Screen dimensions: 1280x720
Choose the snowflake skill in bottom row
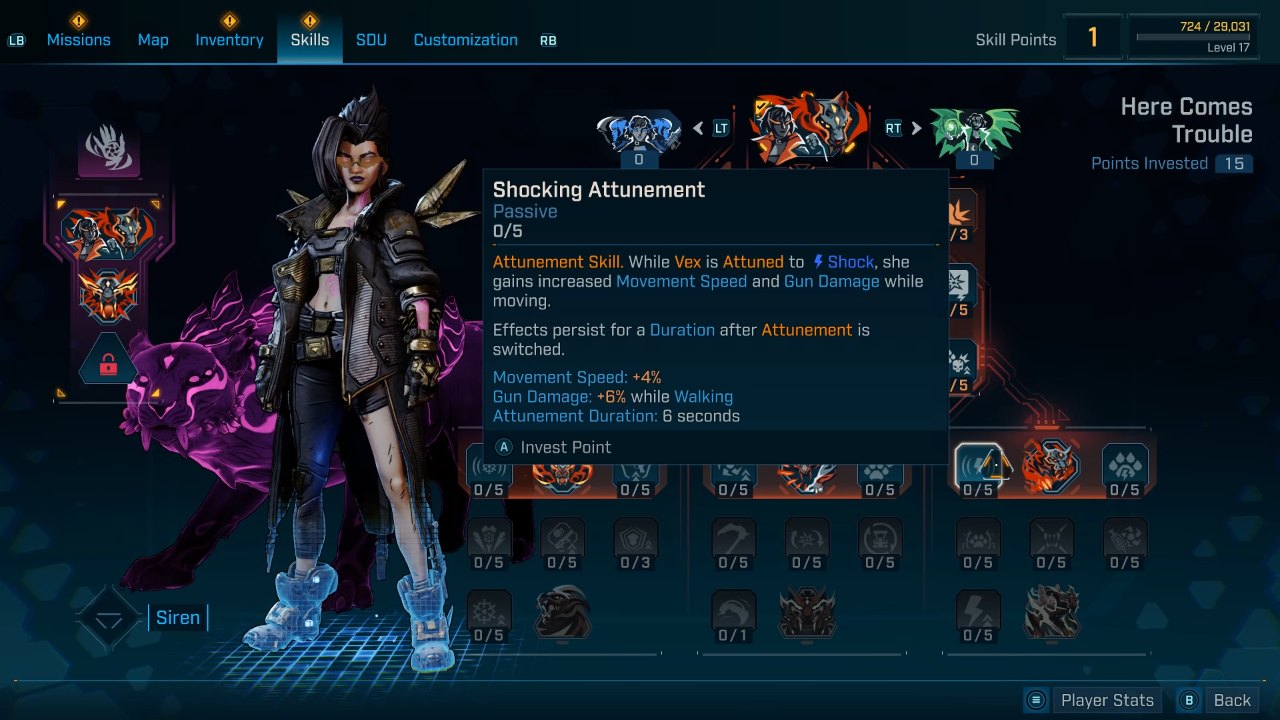tap(489, 612)
